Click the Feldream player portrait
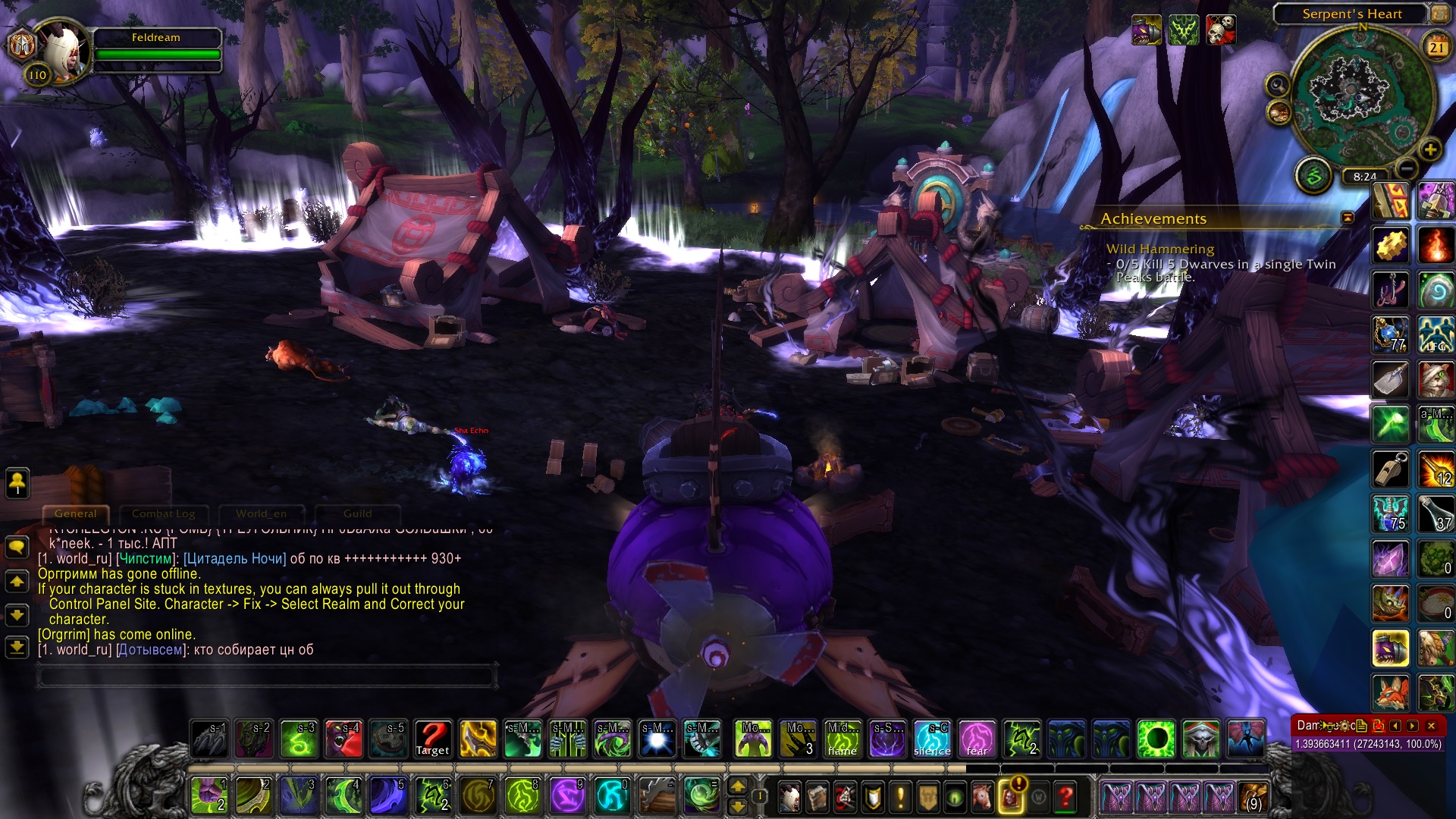 pyautogui.click(x=63, y=52)
